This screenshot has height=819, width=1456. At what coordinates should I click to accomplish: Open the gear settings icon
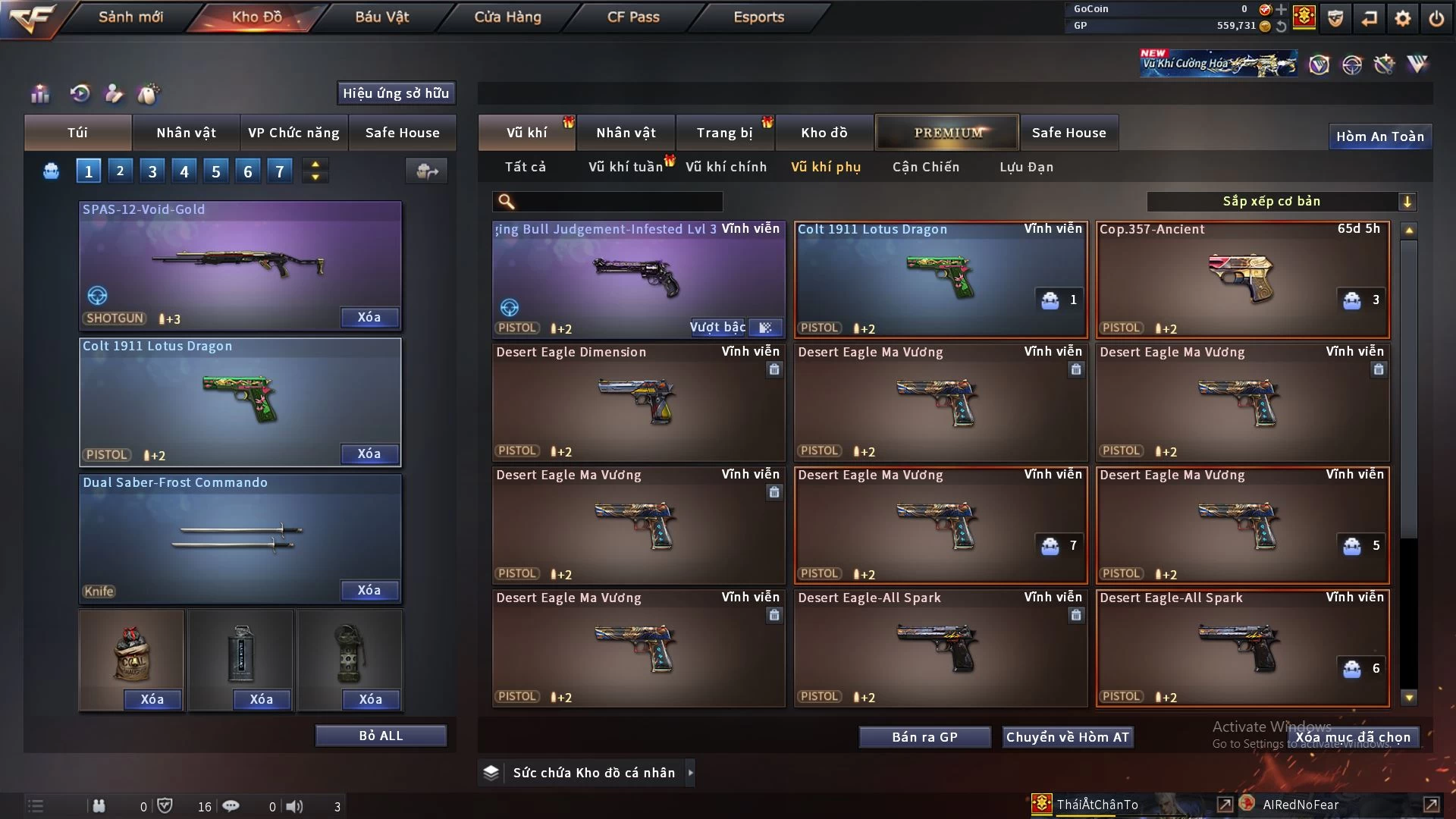[x=1402, y=18]
